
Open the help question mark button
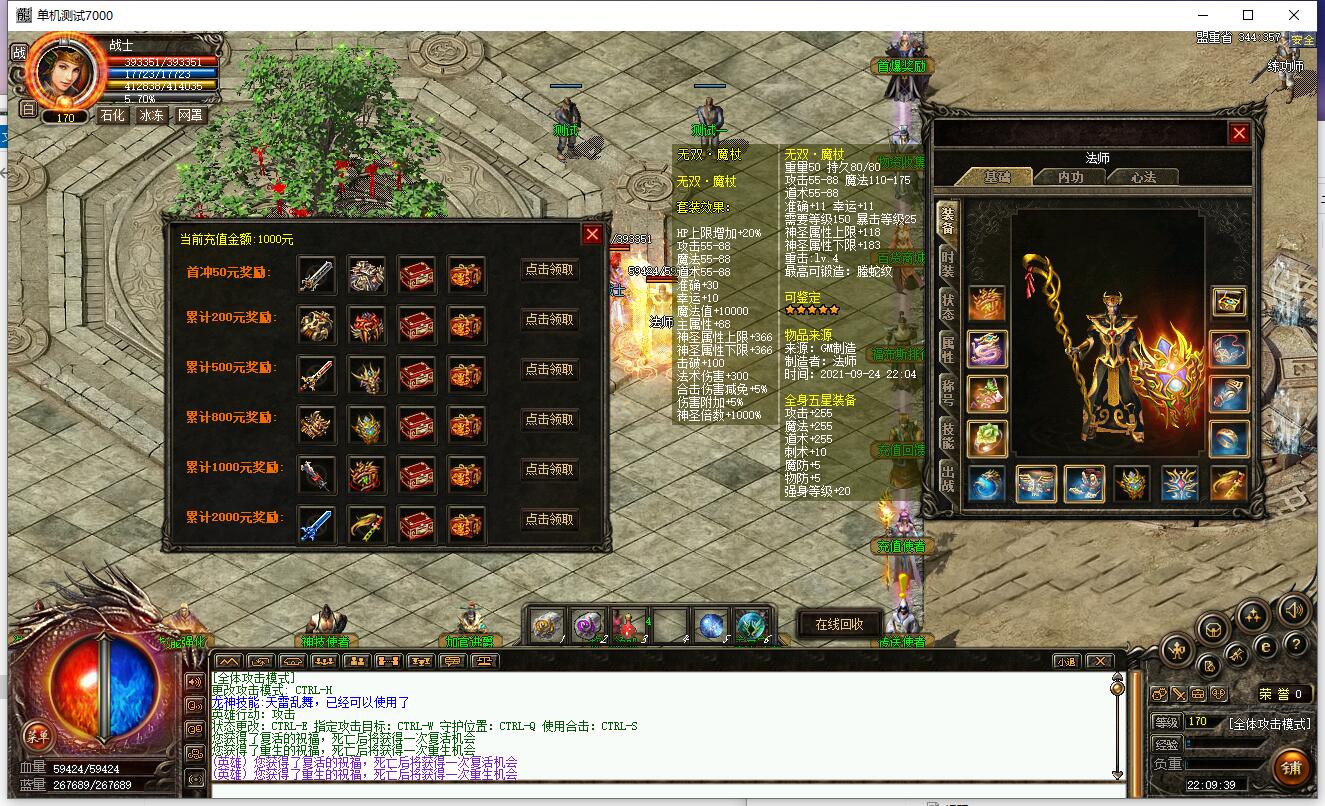click(x=1295, y=645)
